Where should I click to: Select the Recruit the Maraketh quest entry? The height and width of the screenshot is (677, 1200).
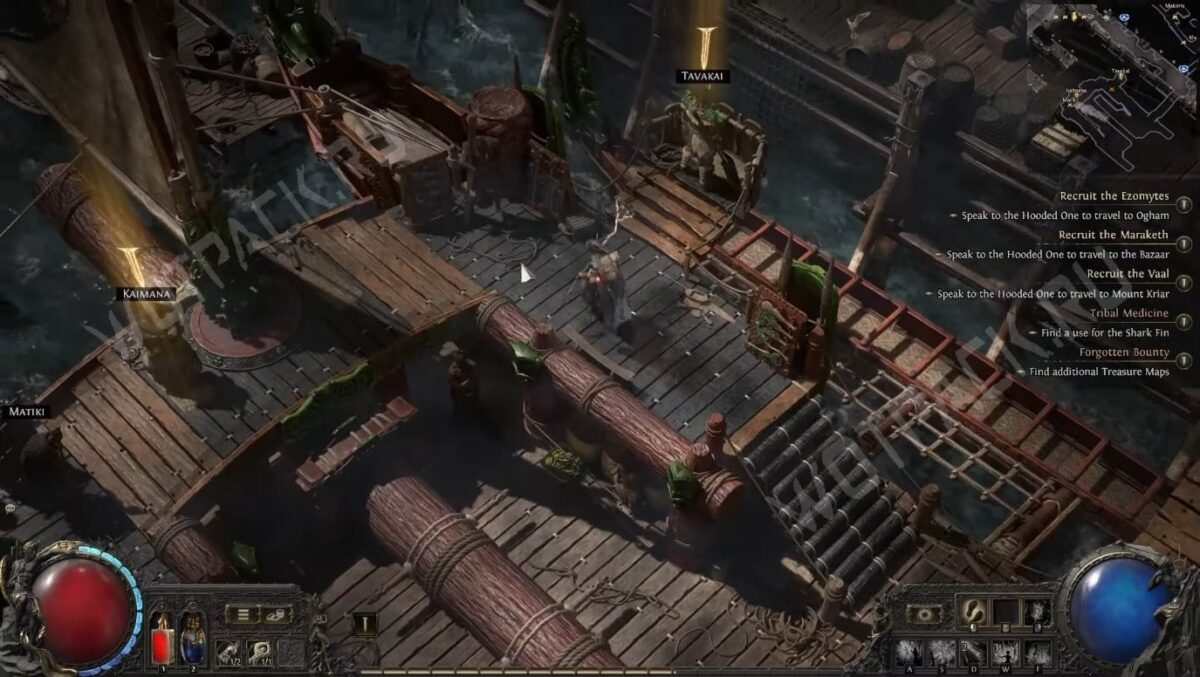coord(1113,235)
